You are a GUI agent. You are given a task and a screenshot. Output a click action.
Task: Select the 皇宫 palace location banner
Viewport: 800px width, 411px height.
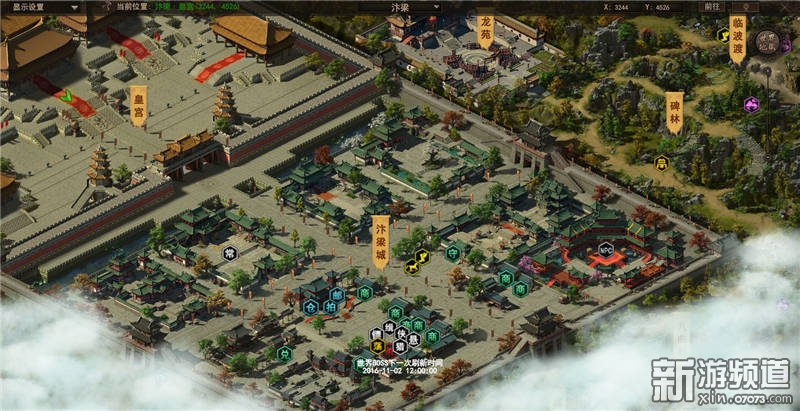139,106
